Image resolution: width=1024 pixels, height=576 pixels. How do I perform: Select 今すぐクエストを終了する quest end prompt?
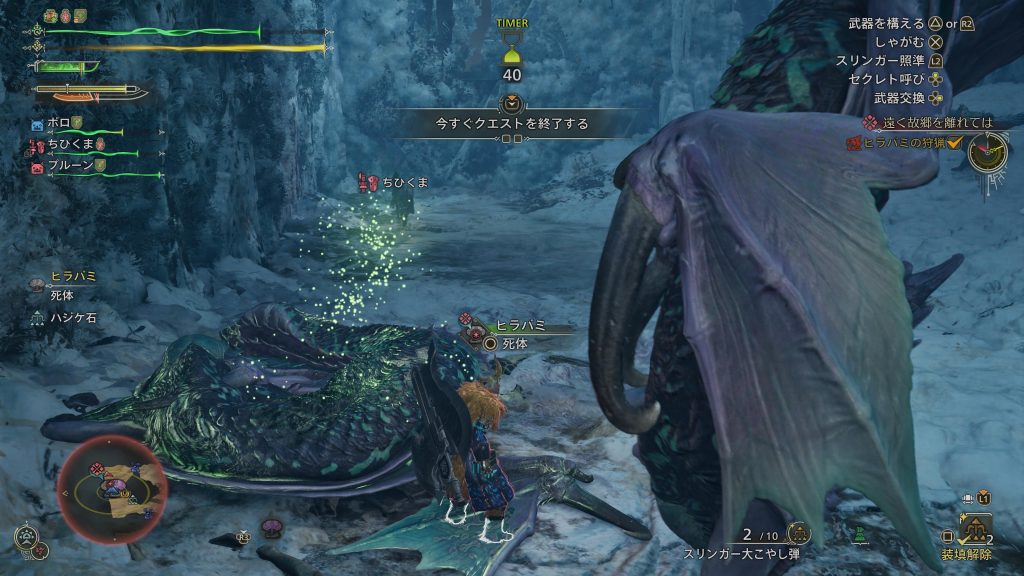click(x=511, y=124)
